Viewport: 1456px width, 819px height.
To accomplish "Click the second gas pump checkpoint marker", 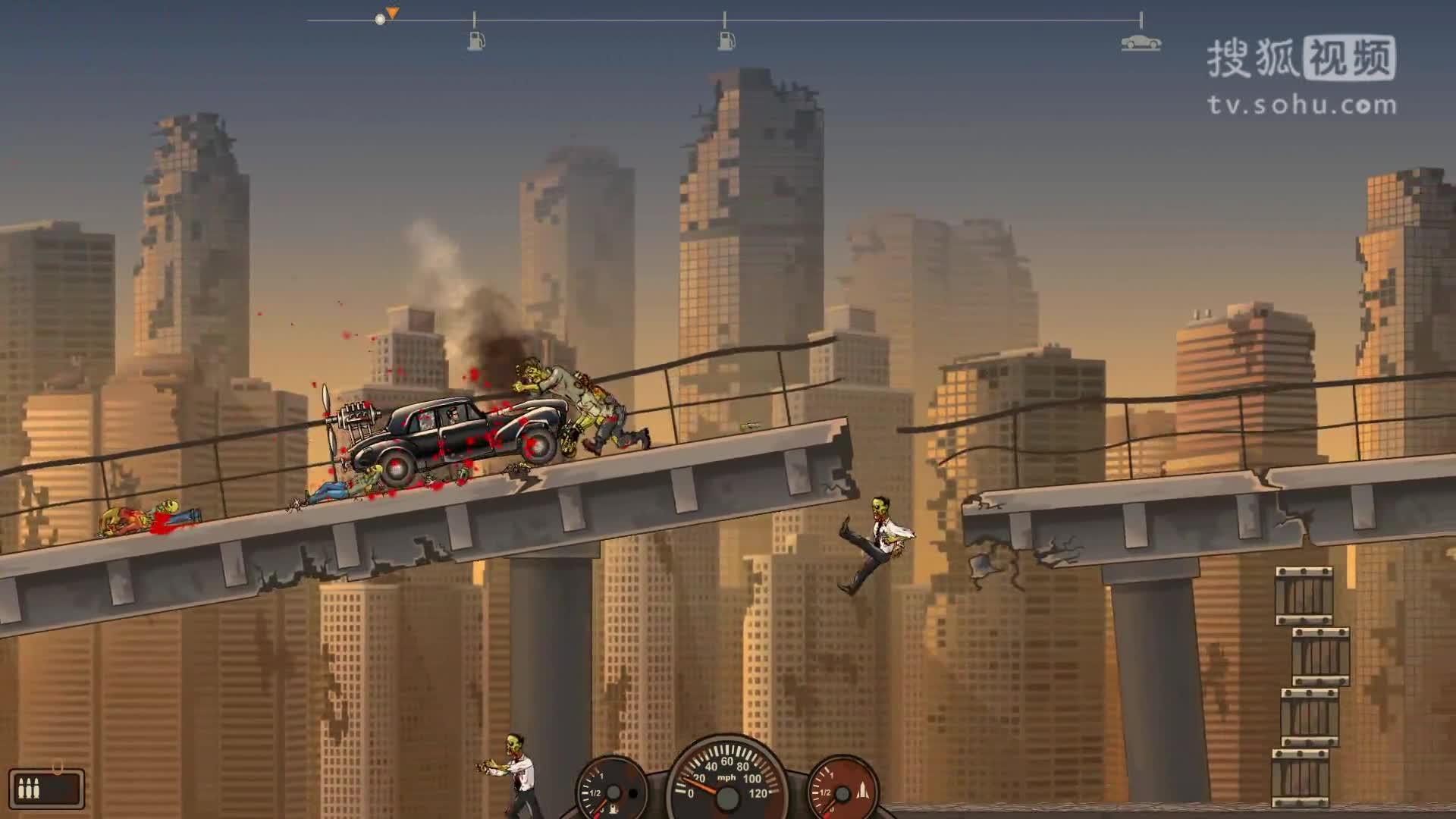I will [726, 40].
